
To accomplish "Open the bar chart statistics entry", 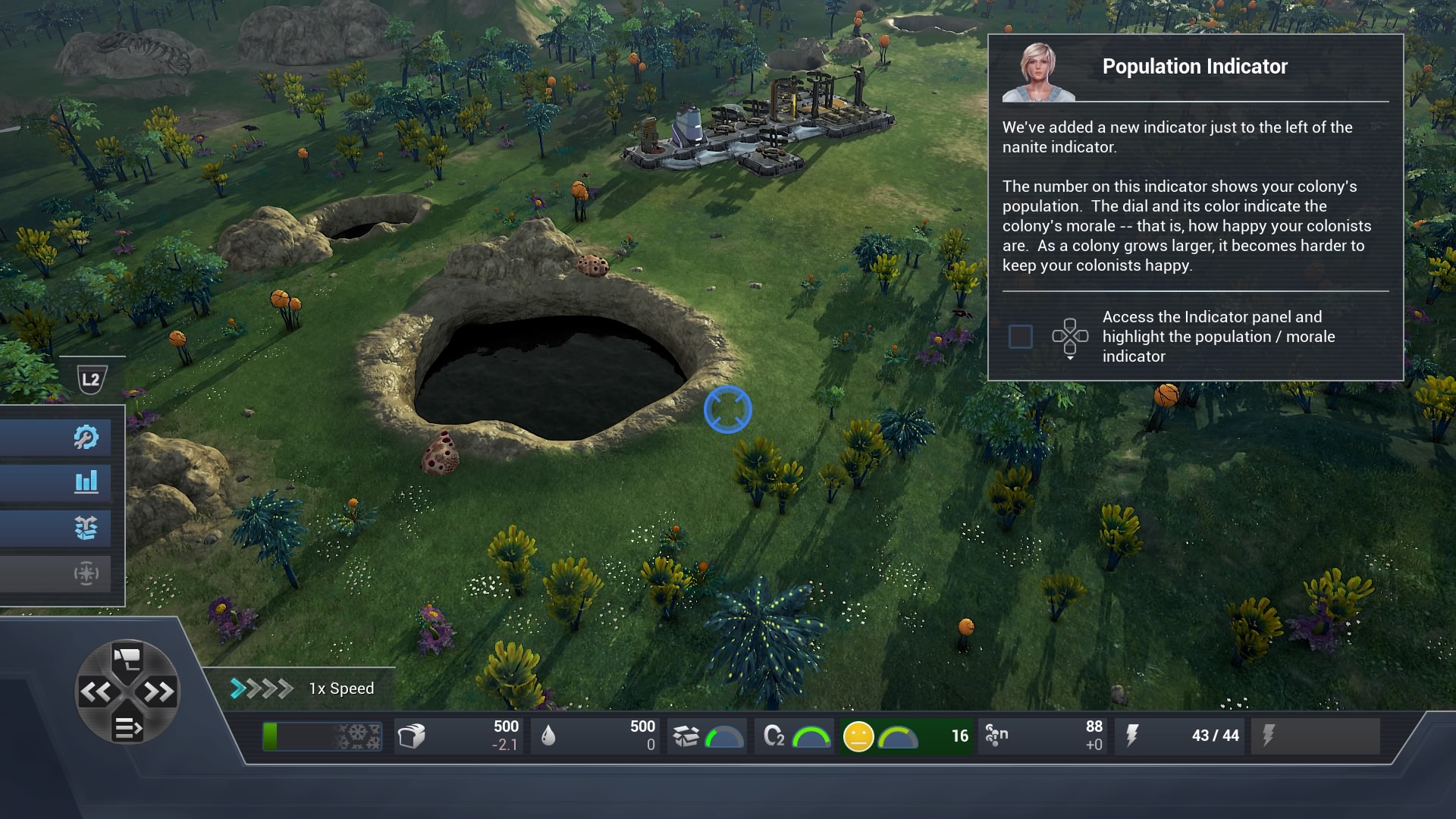I will point(86,482).
